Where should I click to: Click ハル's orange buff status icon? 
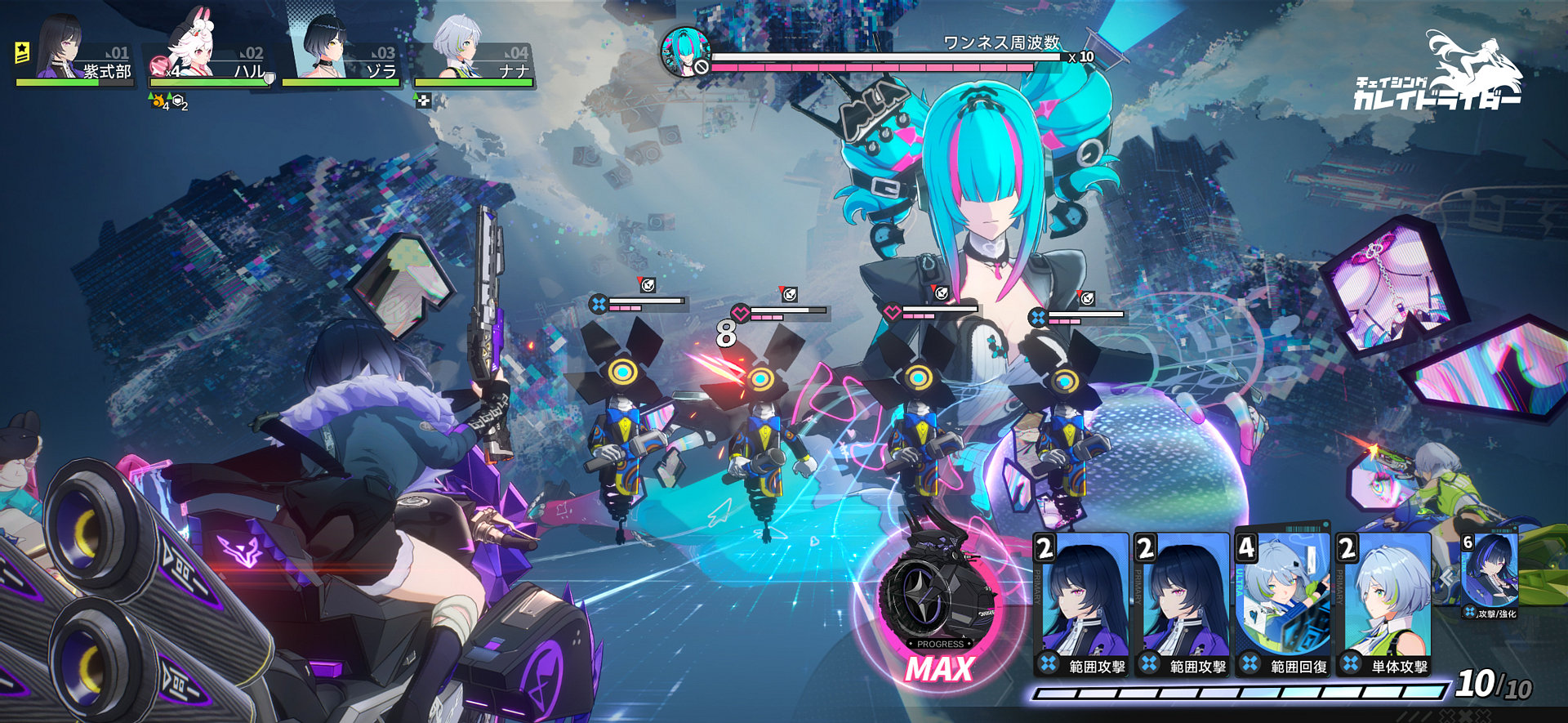pos(157,103)
